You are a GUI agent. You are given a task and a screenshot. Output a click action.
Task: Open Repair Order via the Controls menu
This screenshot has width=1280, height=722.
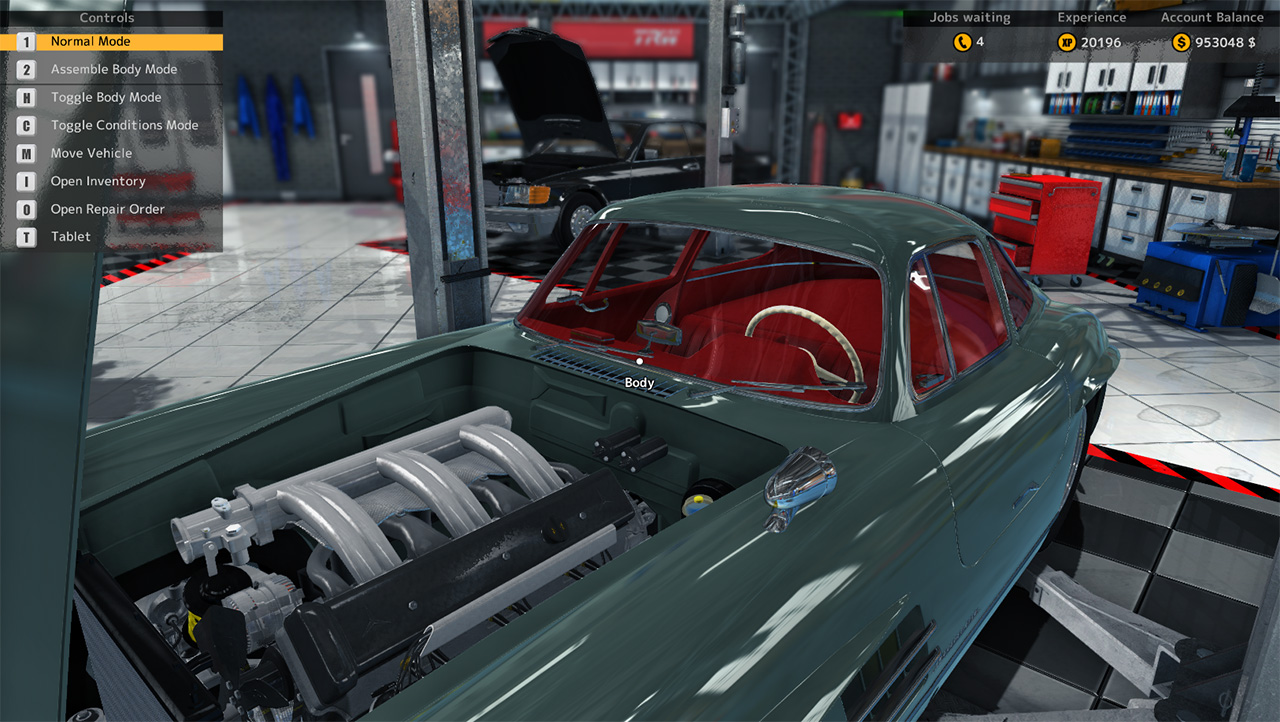(x=107, y=209)
